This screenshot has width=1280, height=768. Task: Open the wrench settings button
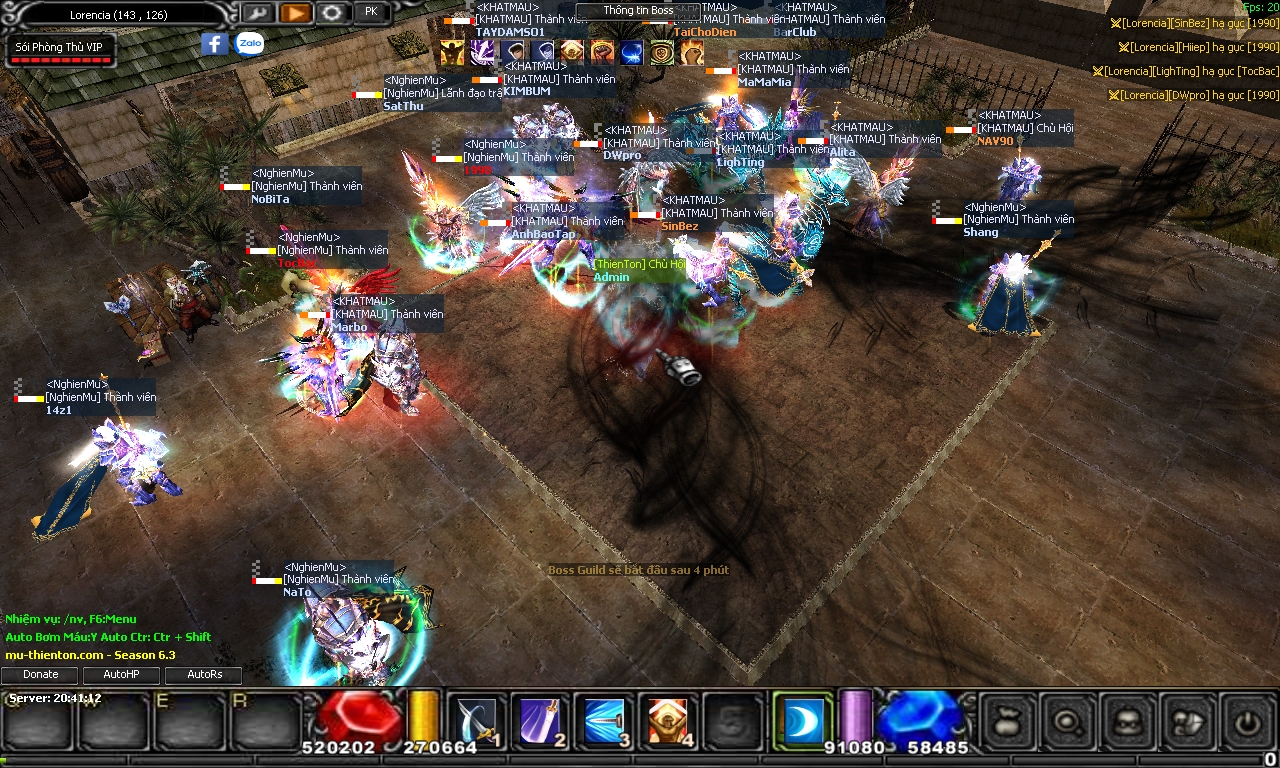click(x=257, y=13)
